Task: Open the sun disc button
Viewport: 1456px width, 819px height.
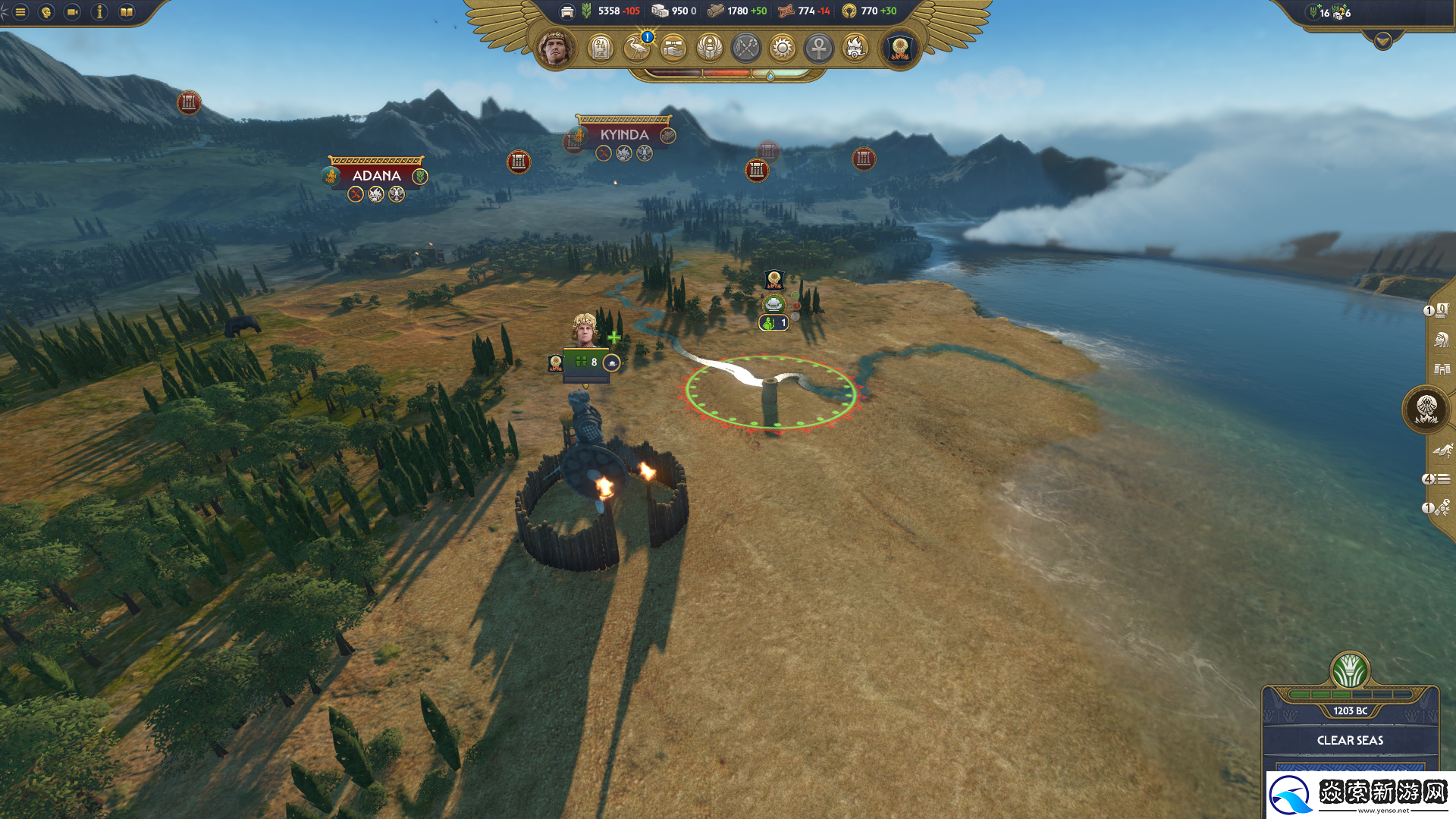Action: (x=783, y=49)
